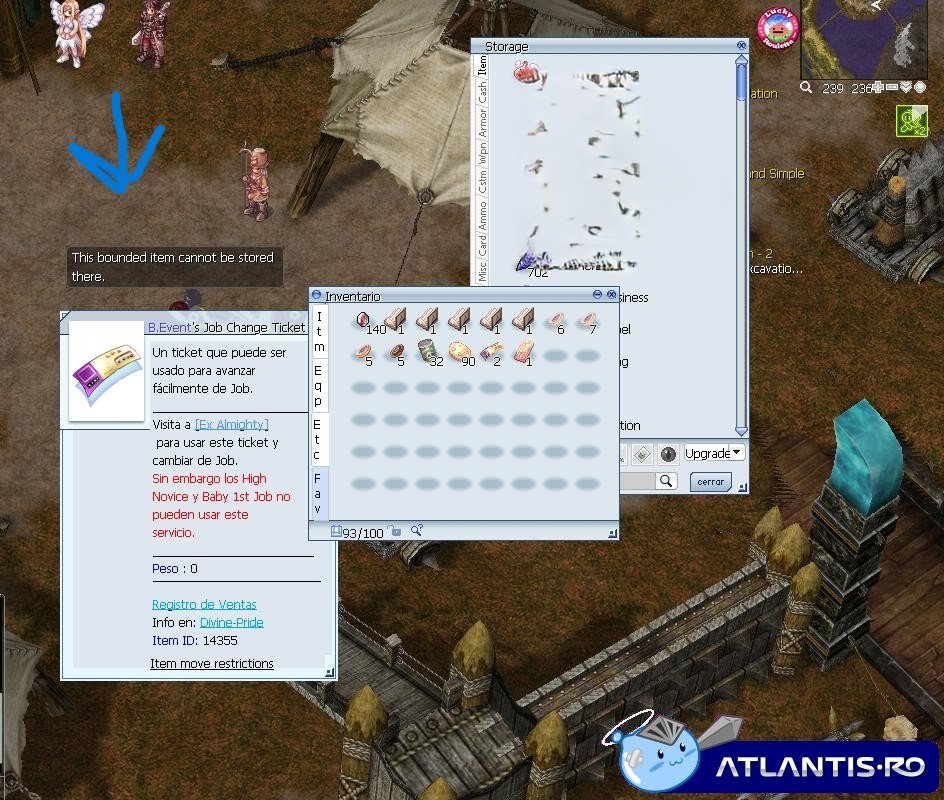Switch to the Cash tab in Storage
The image size is (944, 800).
click(483, 93)
